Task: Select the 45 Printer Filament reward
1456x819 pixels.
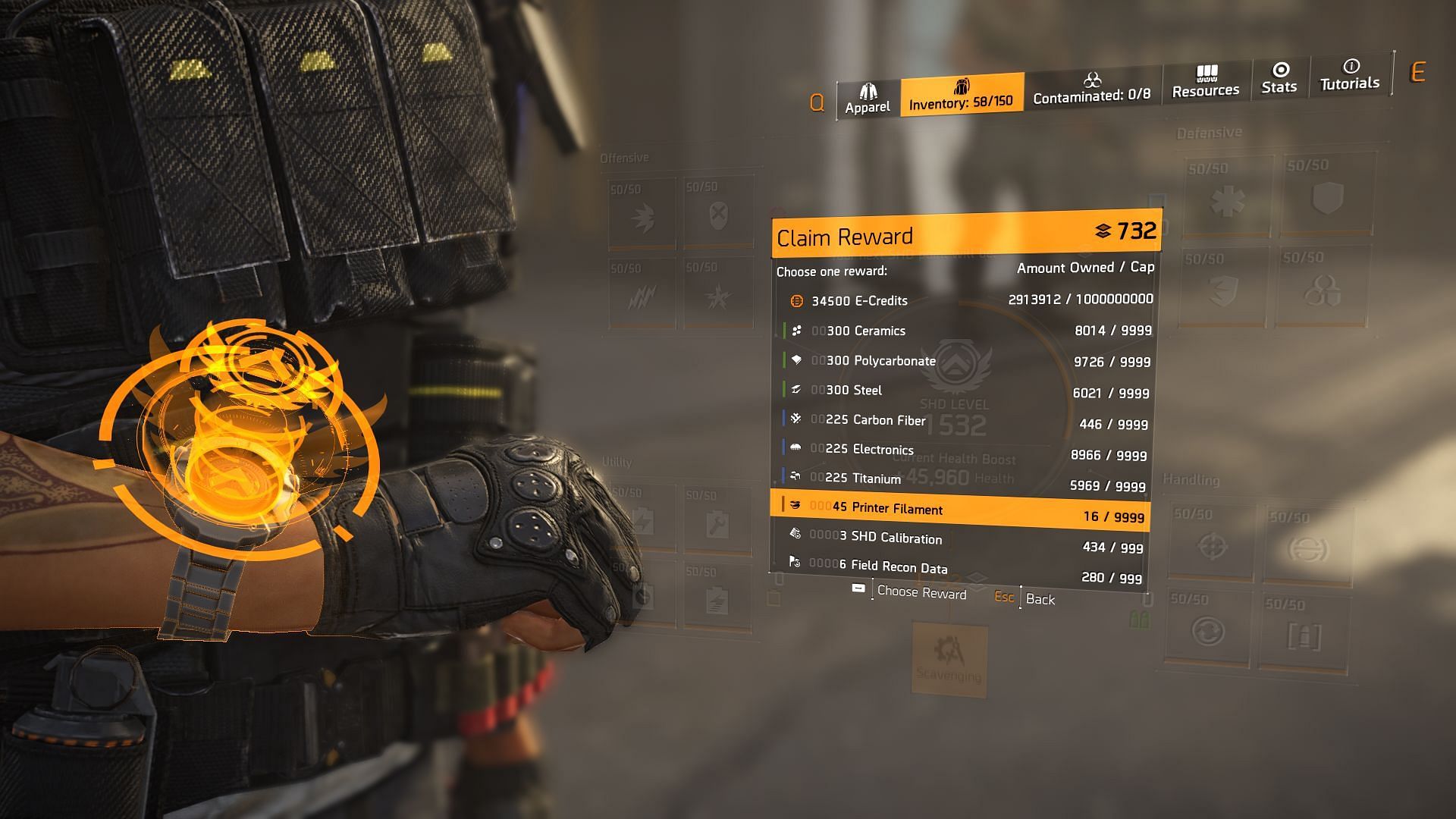Action: point(962,511)
